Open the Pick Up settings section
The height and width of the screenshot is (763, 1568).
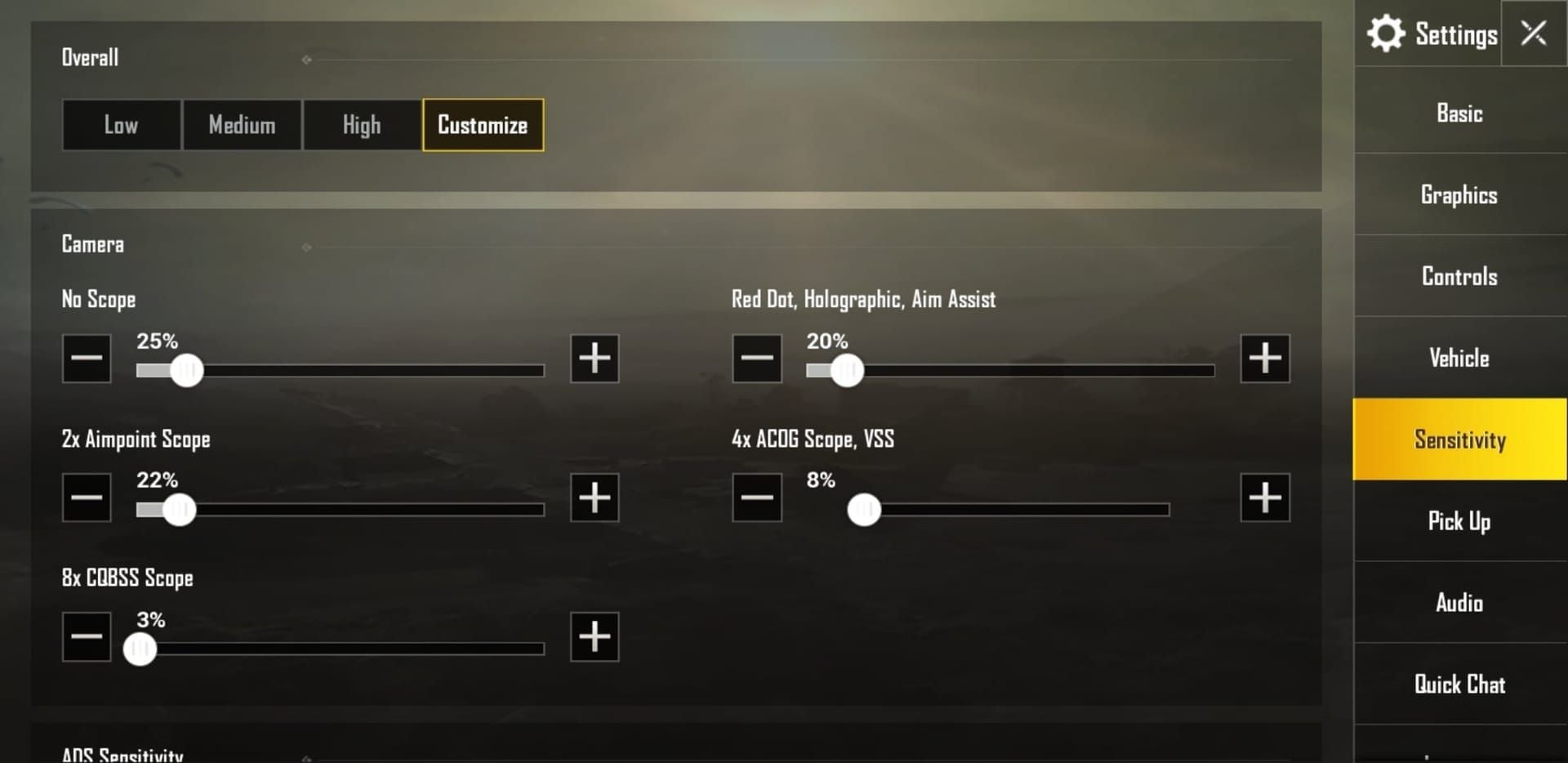pos(1459,521)
